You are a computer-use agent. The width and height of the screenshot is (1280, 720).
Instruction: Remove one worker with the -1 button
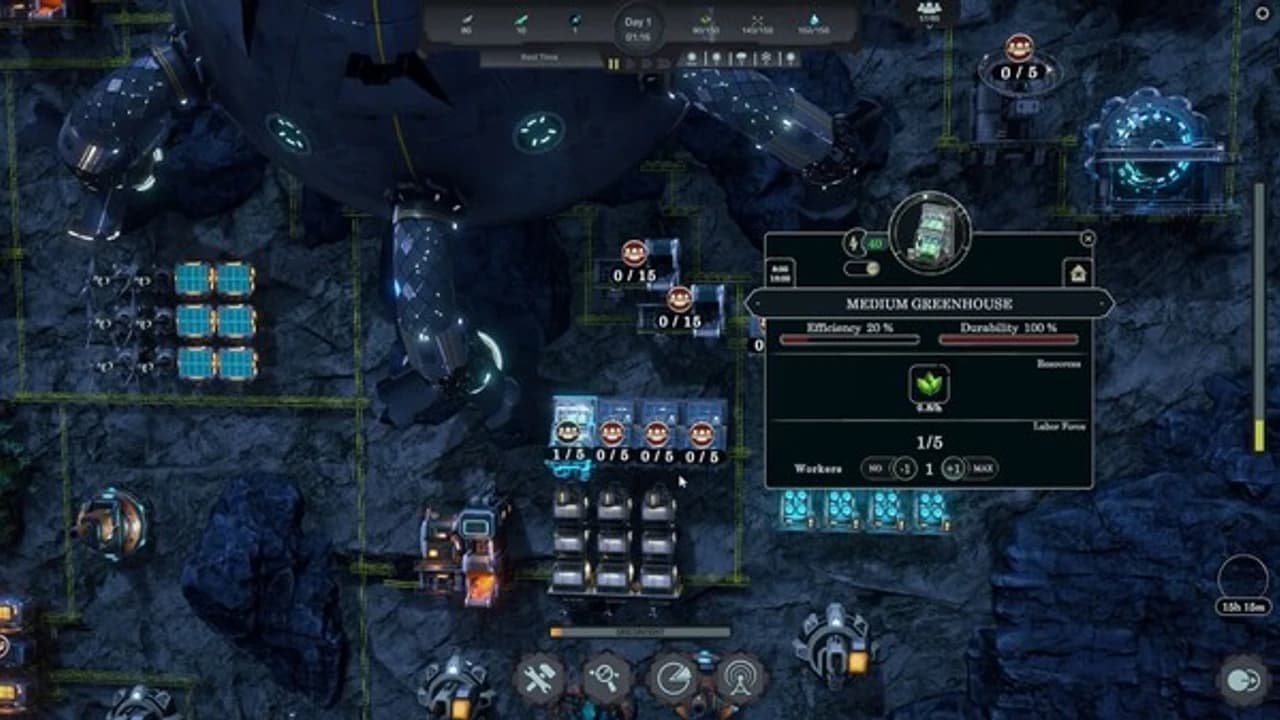(x=906, y=469)
